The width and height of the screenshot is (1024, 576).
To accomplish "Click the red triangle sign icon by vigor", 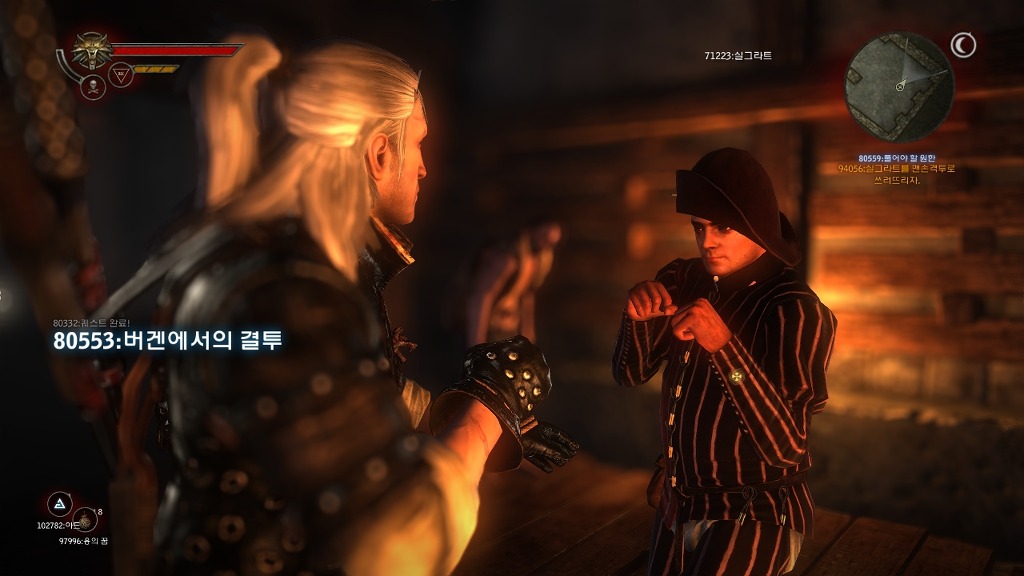I will (x=121, y=74).
